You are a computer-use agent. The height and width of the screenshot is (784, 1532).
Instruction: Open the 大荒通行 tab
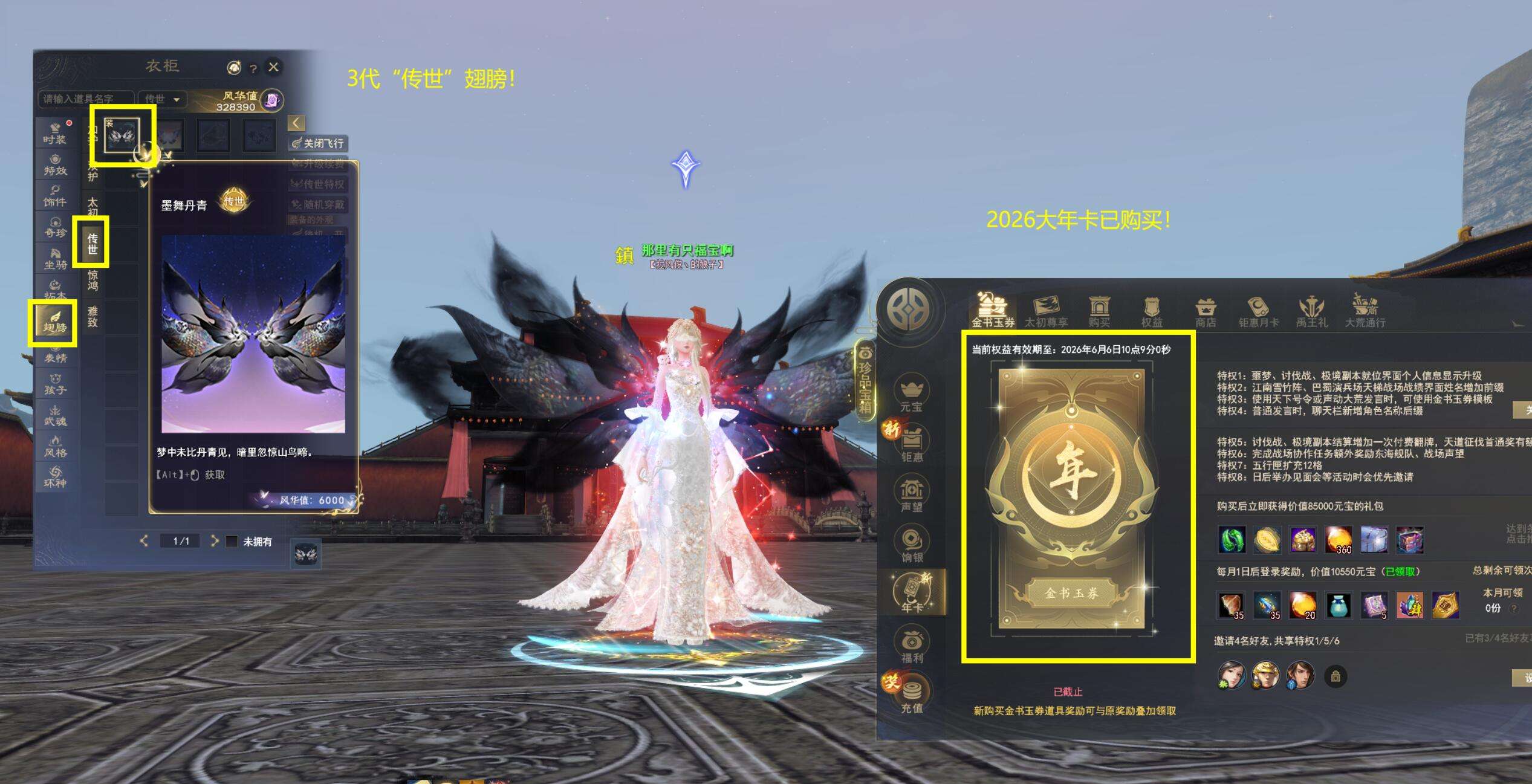tap(1365, 311)
